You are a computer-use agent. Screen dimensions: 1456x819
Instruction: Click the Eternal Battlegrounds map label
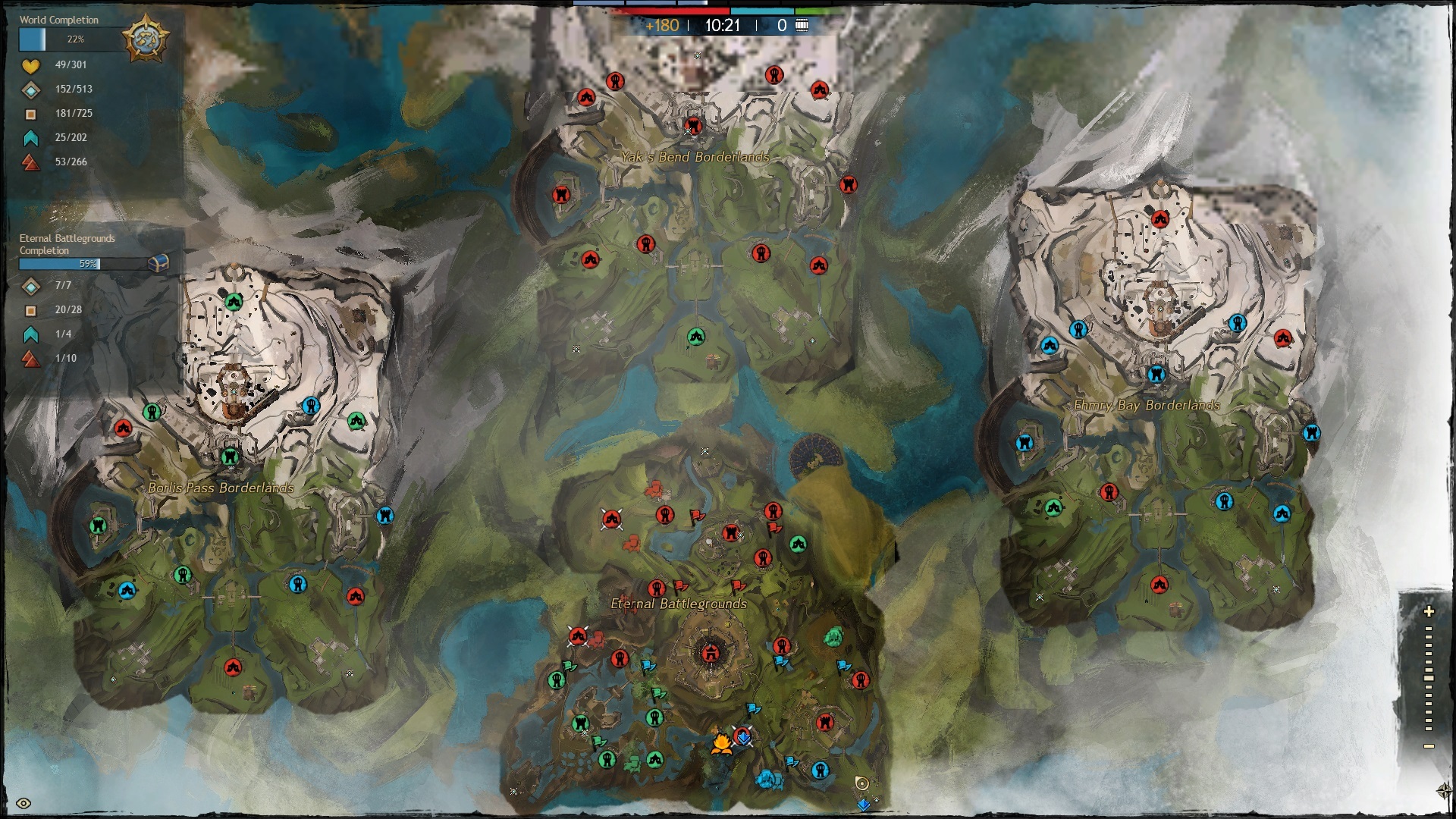(679, 604)
